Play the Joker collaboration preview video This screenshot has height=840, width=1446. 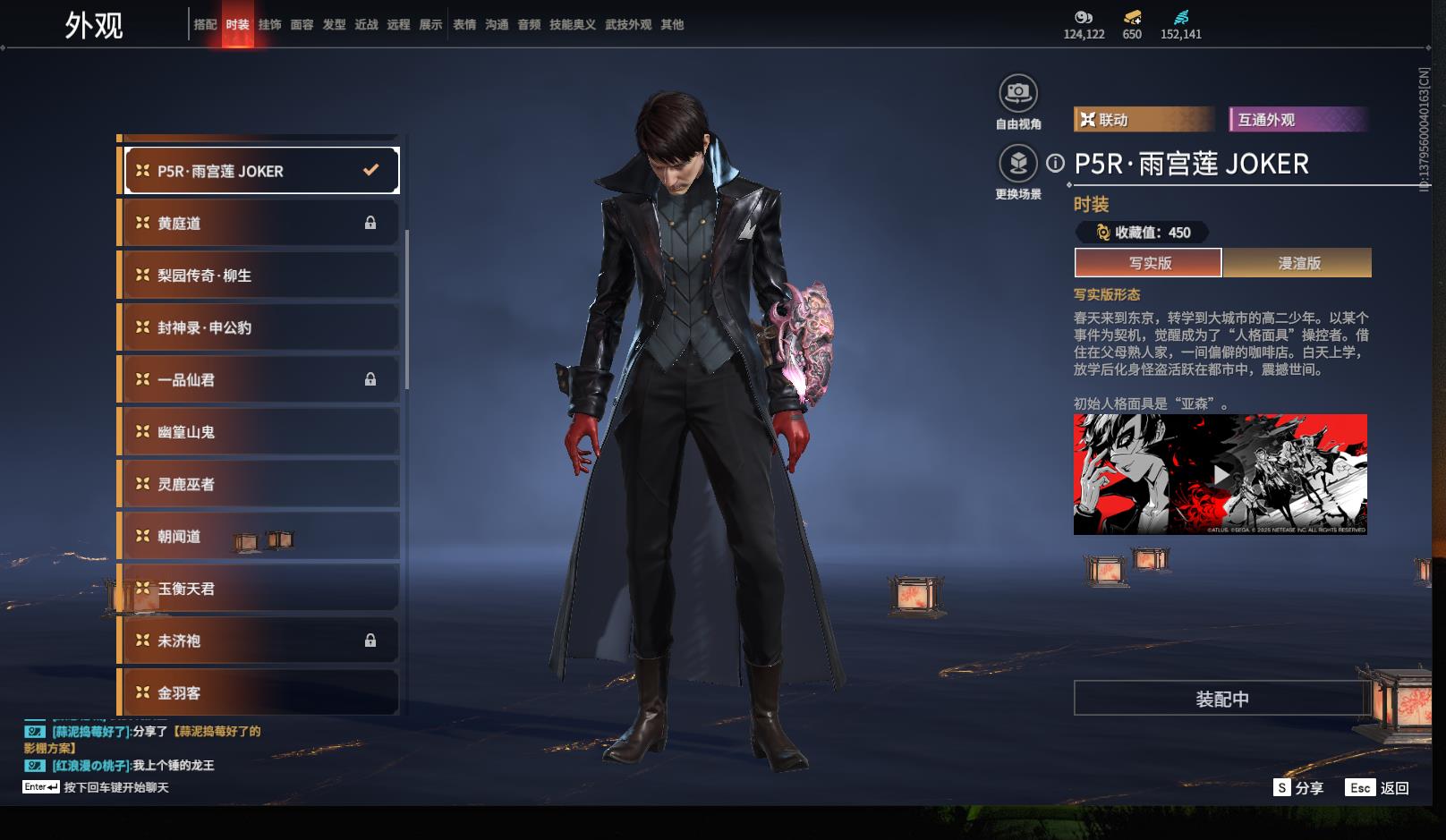[1221, 474]
